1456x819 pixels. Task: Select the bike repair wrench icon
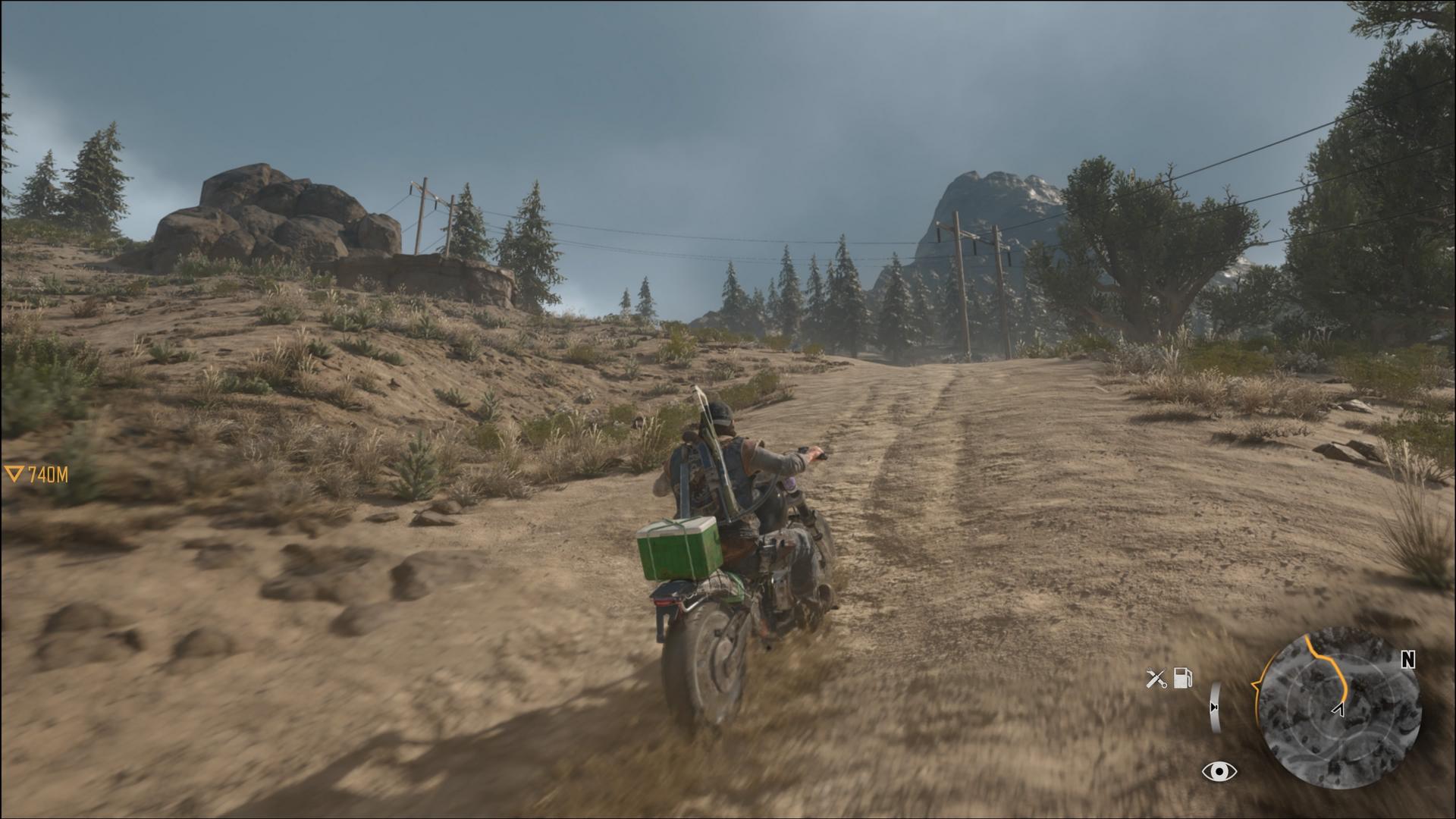coord(1156,678)
